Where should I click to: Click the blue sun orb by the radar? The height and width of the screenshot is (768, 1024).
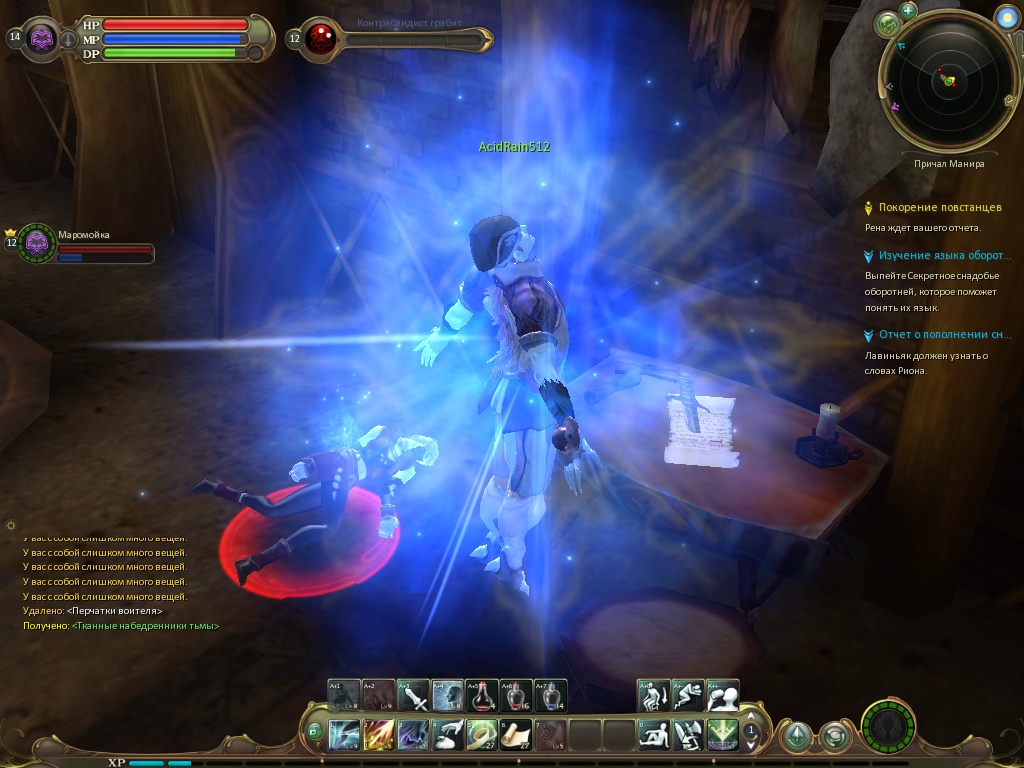(1006, 17)
